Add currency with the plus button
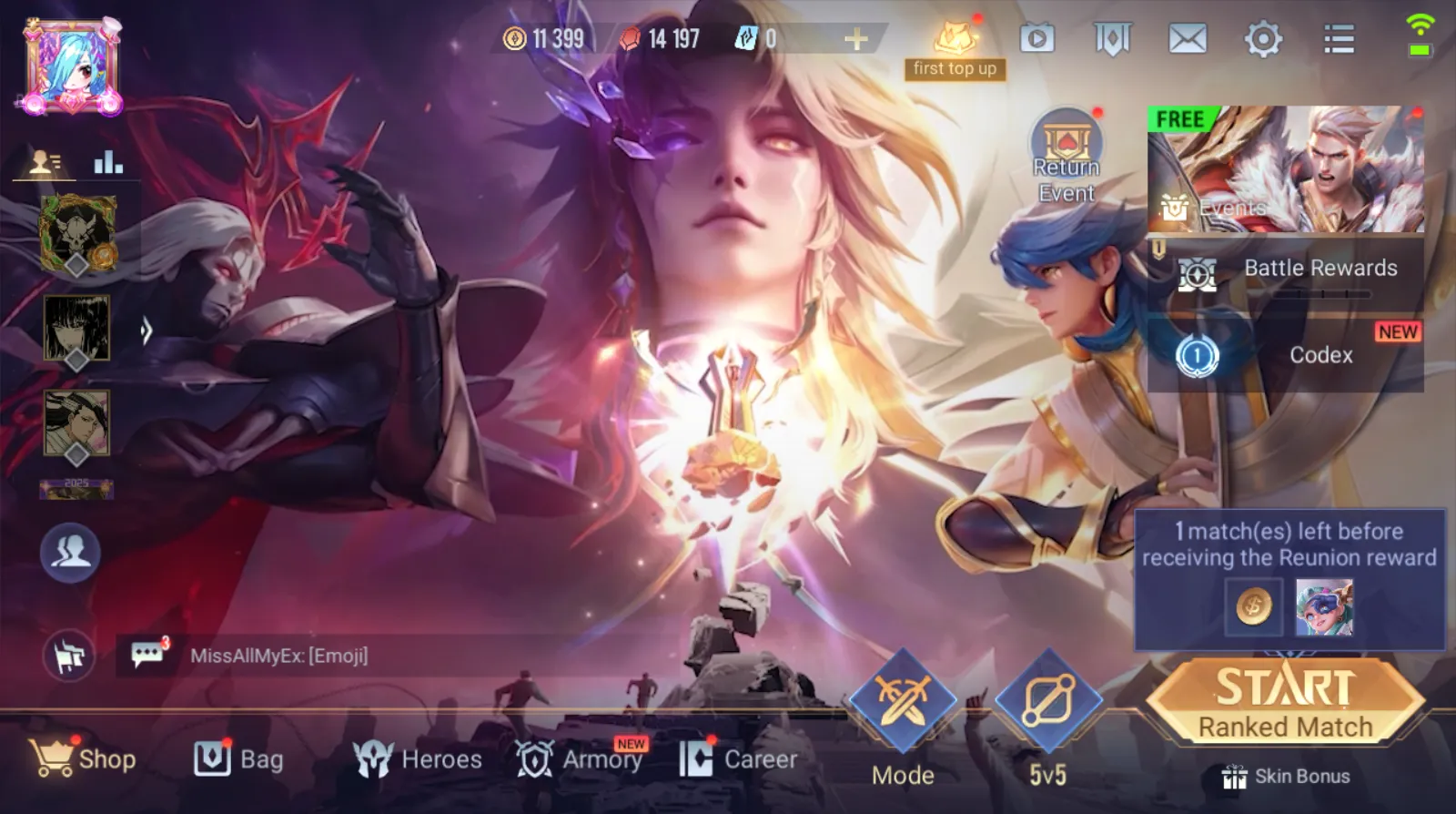Viewport: 1456px width, 814px height. coord(855,39)
